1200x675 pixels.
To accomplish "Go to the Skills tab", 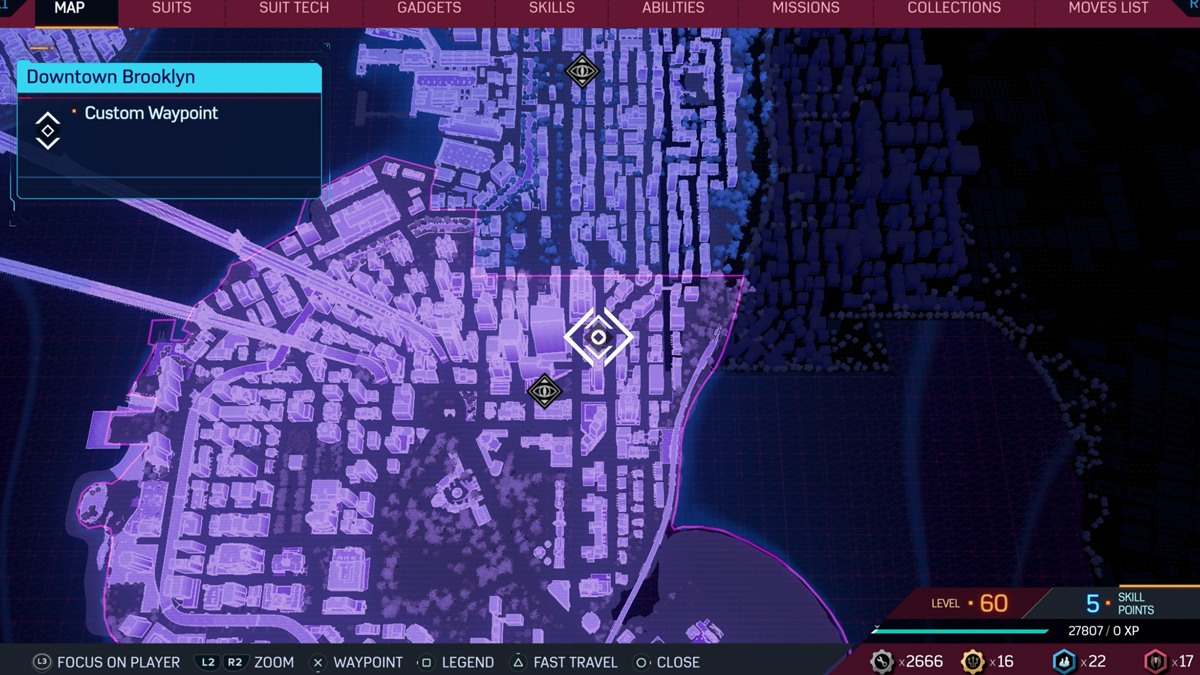I will tap(551, 9).
